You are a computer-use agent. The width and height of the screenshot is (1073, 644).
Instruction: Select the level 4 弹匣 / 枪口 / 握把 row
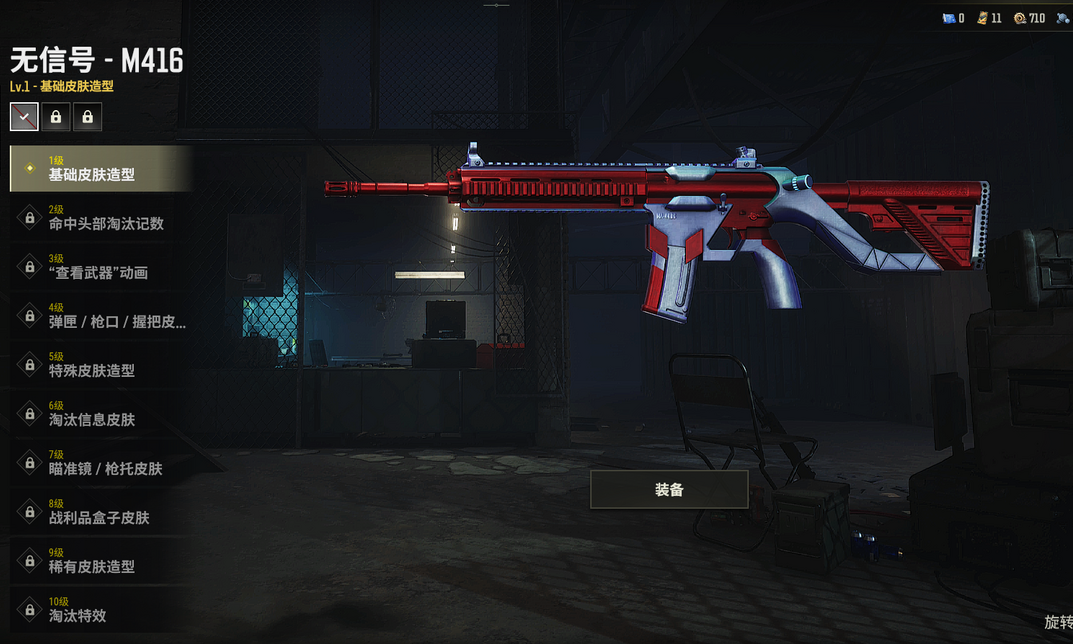point(100,315)
